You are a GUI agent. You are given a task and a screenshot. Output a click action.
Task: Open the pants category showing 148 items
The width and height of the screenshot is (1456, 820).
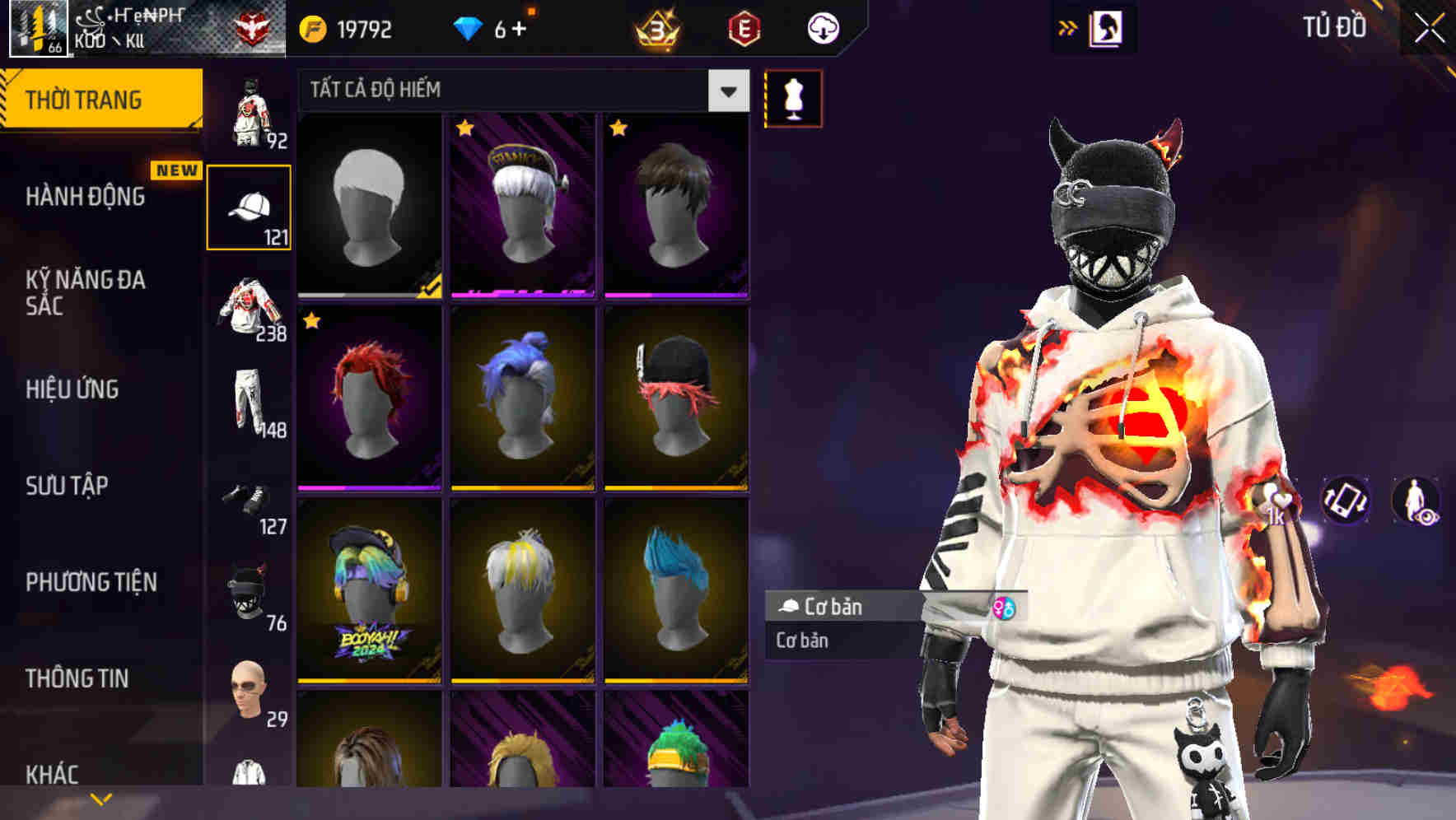pos(251,403)
